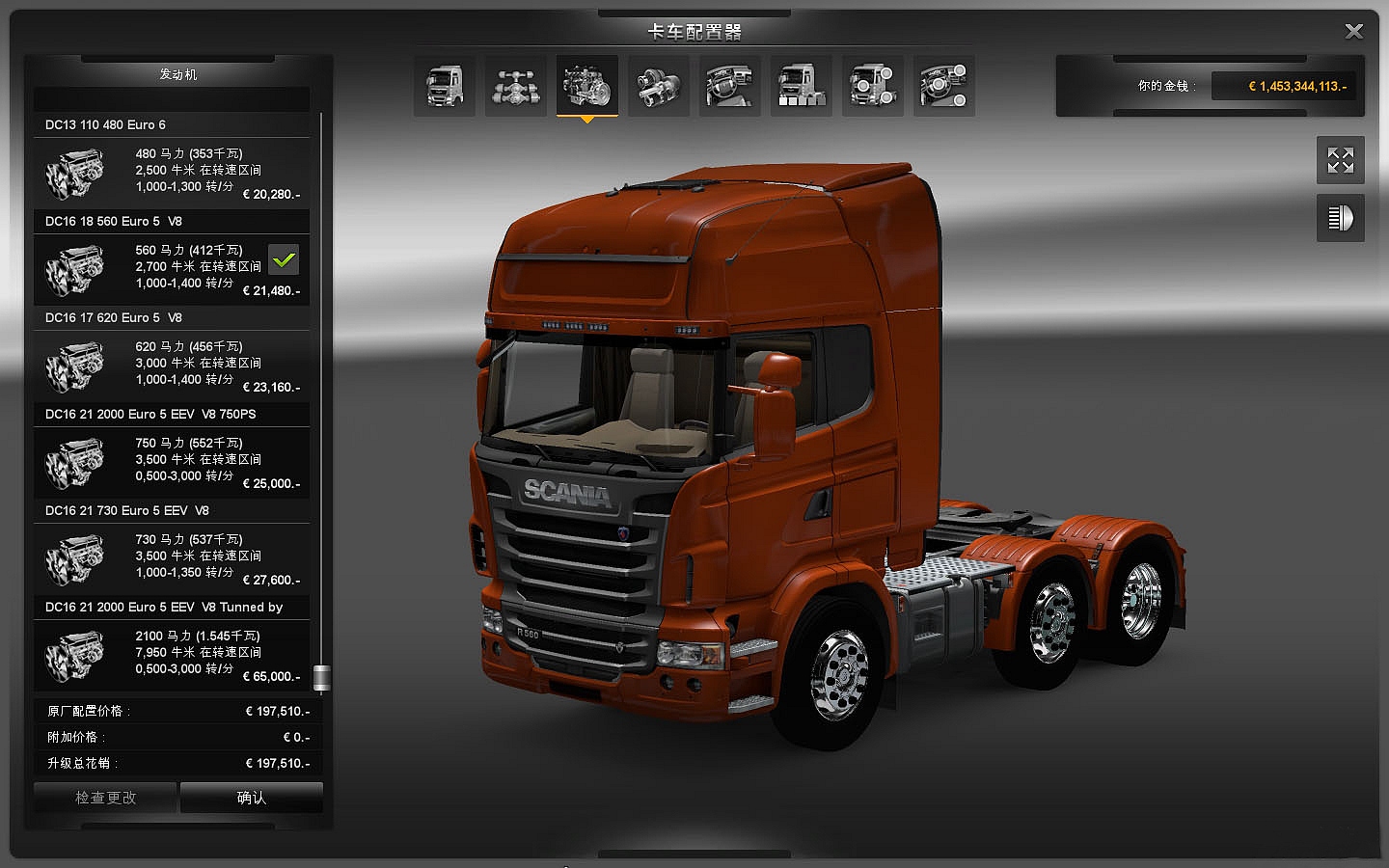Viewport: 1389px width, 868px height.
Task: Close the truck configurator window
Action: pyautogui.click(x=1354, y=32)
